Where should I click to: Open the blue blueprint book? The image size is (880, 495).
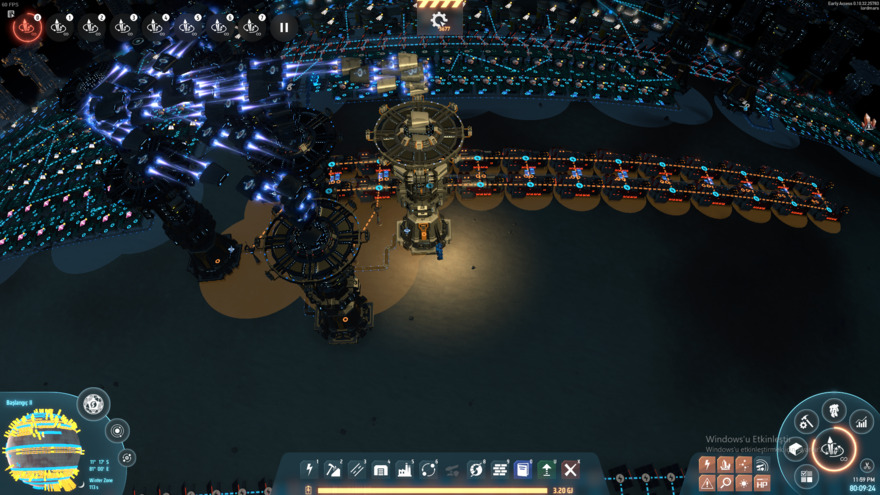click(522, 469)
